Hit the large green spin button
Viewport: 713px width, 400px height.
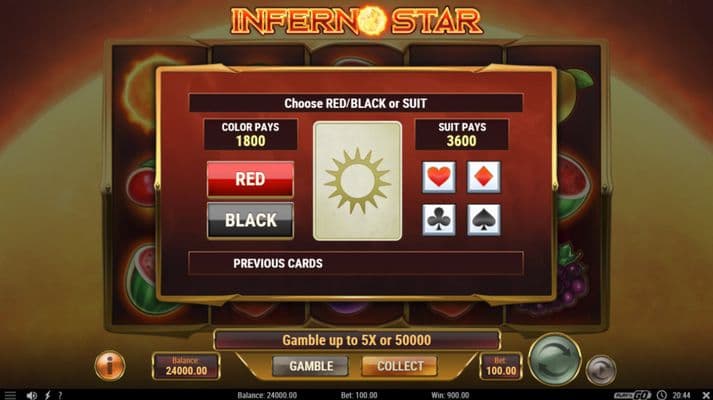554,360
